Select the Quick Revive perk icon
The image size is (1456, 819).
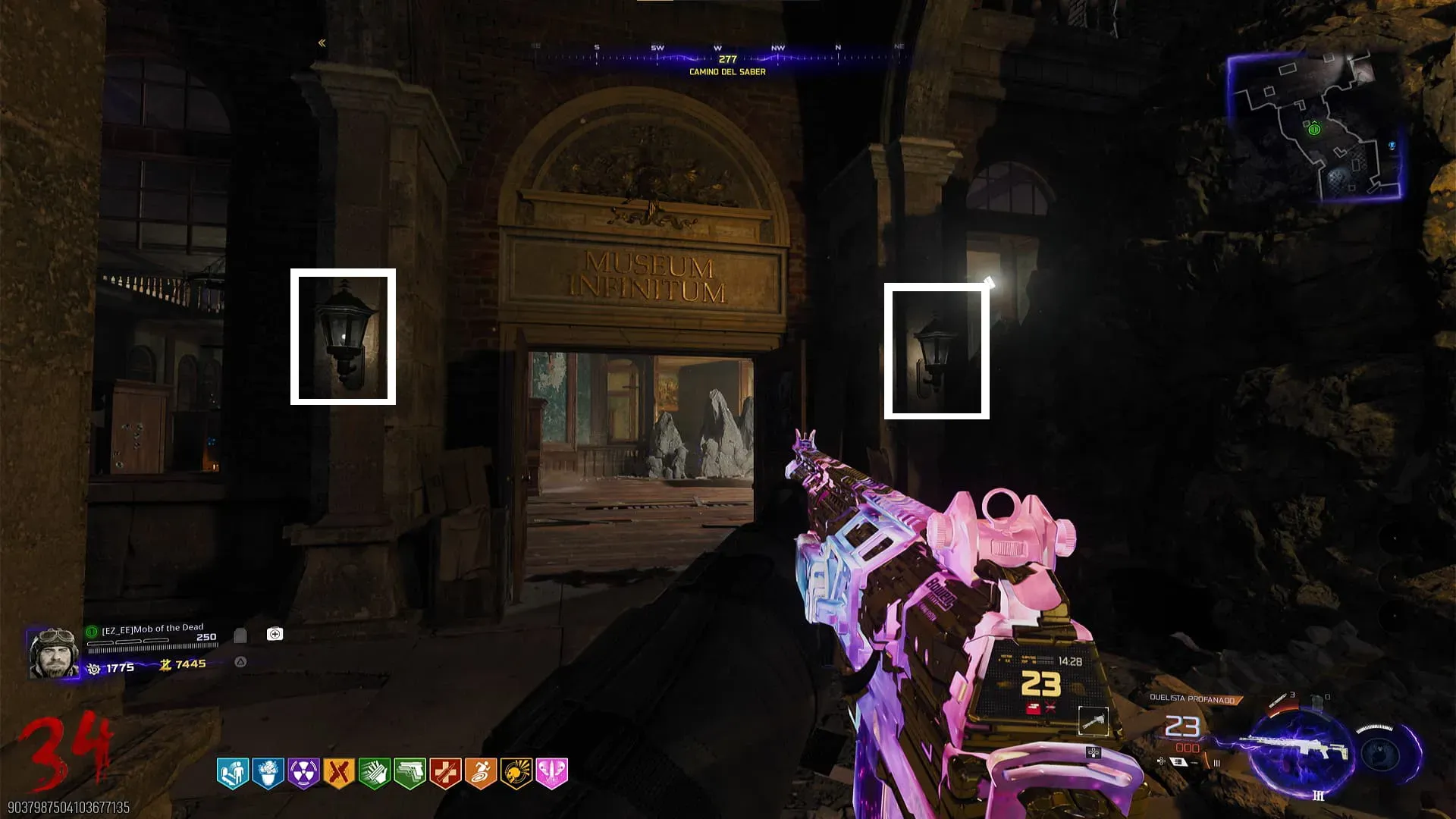(233, 773)
